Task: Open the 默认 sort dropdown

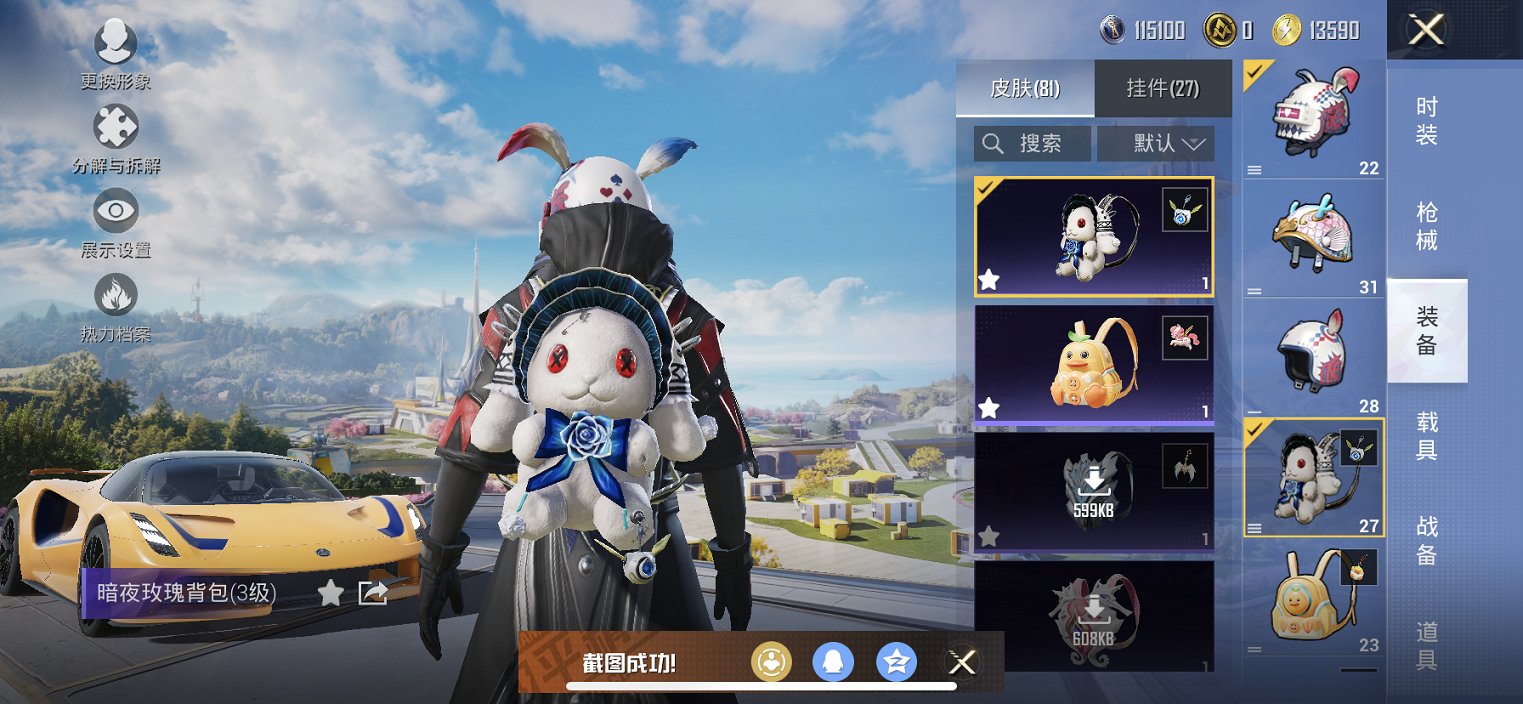Action: pyautogui.click(x=1156, y=144)
